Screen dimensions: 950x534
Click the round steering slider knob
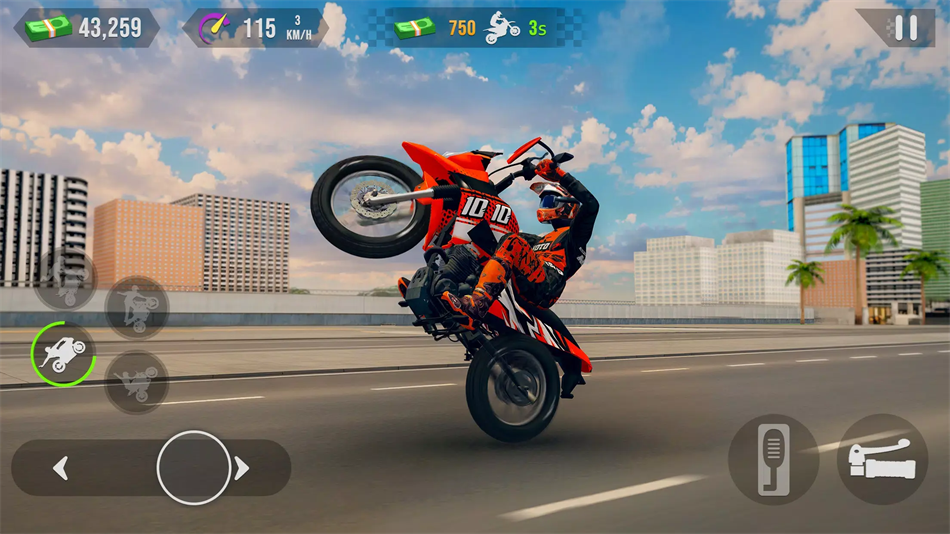click(x=194, y=467)
